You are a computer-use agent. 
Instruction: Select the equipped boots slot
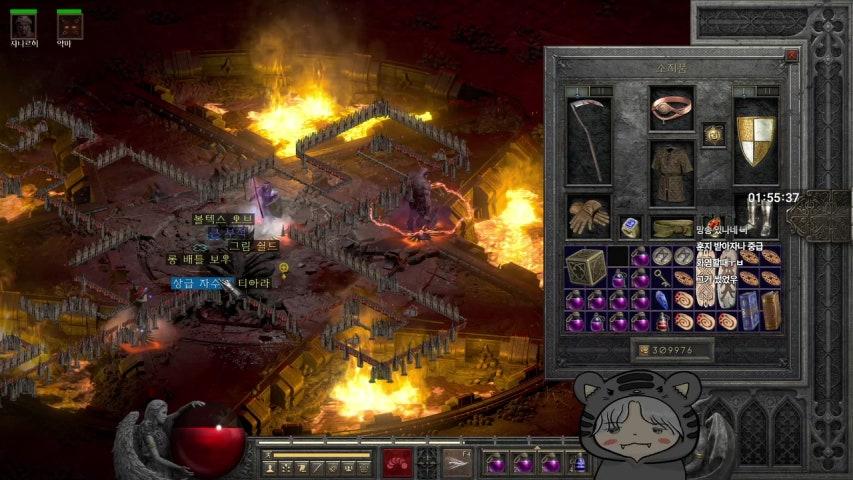tap(756, 215)
